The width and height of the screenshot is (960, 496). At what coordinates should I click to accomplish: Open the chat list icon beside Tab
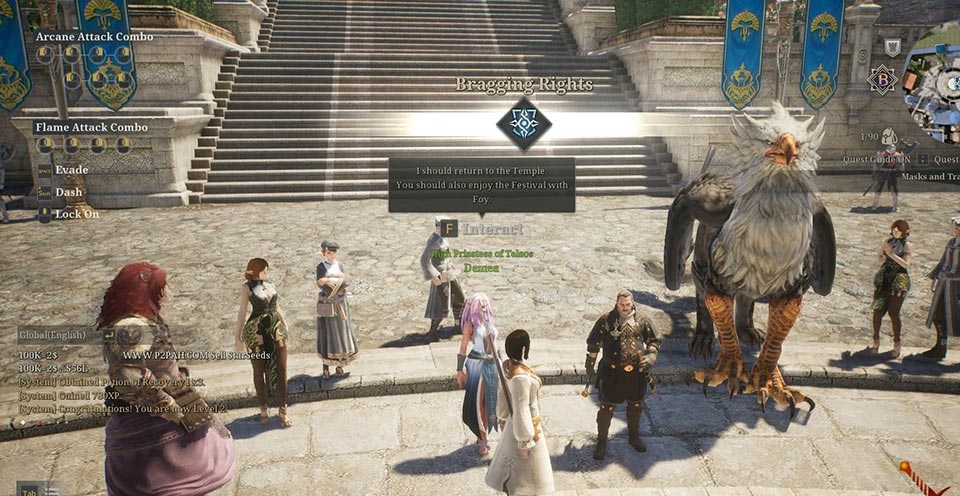point(52,489)
